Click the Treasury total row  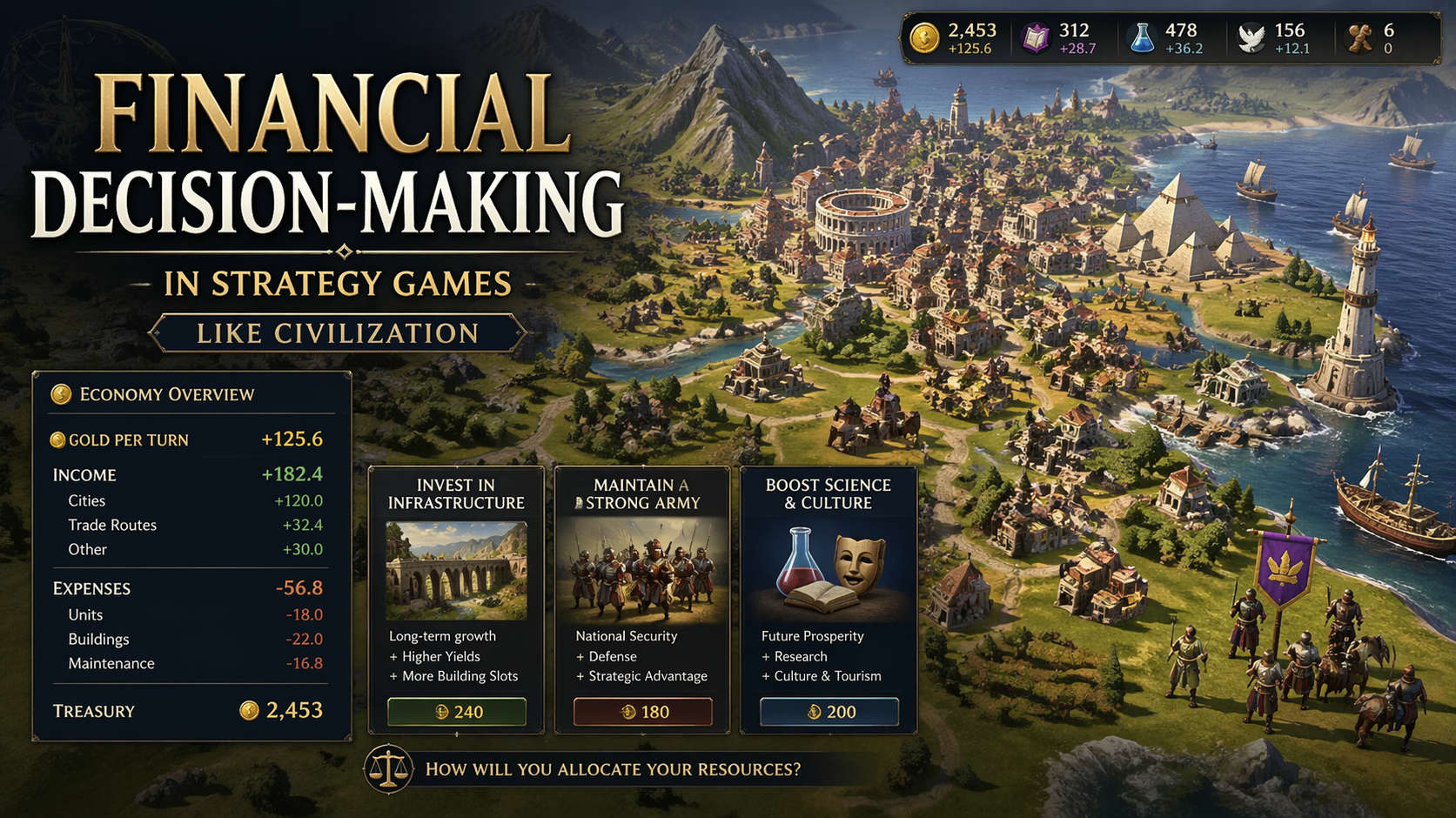pos(187,711)
